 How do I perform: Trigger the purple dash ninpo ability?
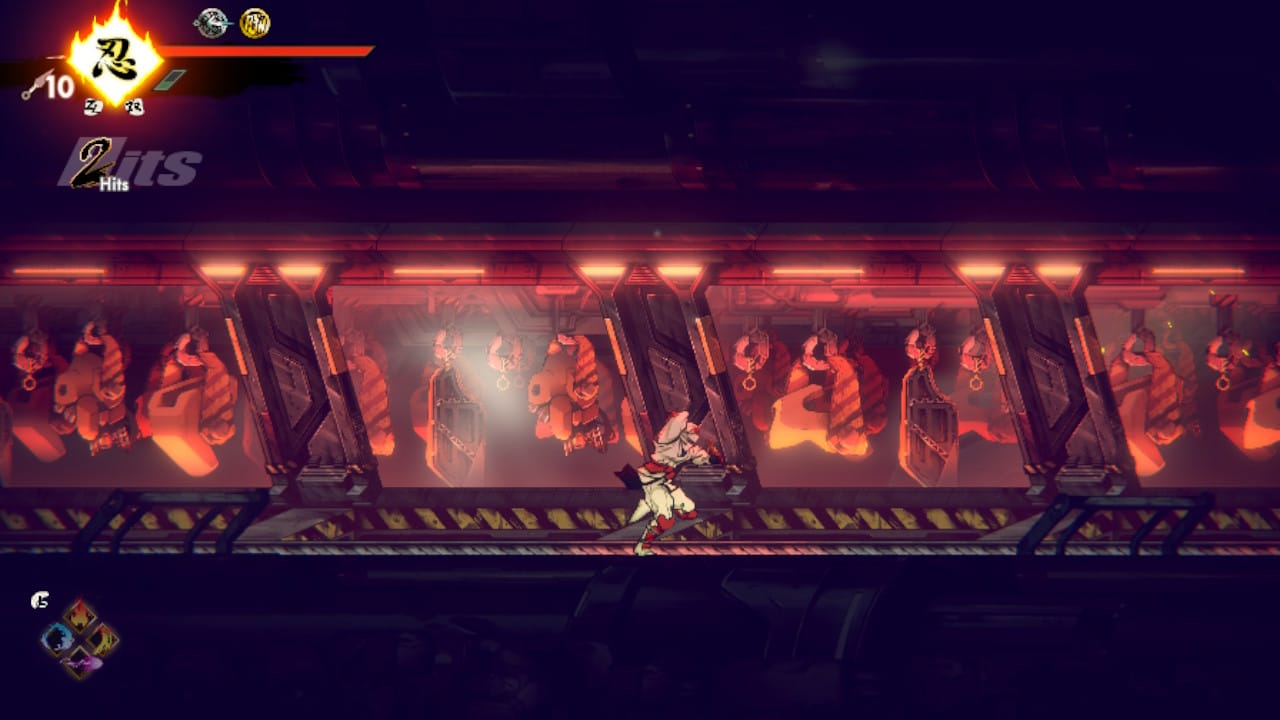pos(79,661)
